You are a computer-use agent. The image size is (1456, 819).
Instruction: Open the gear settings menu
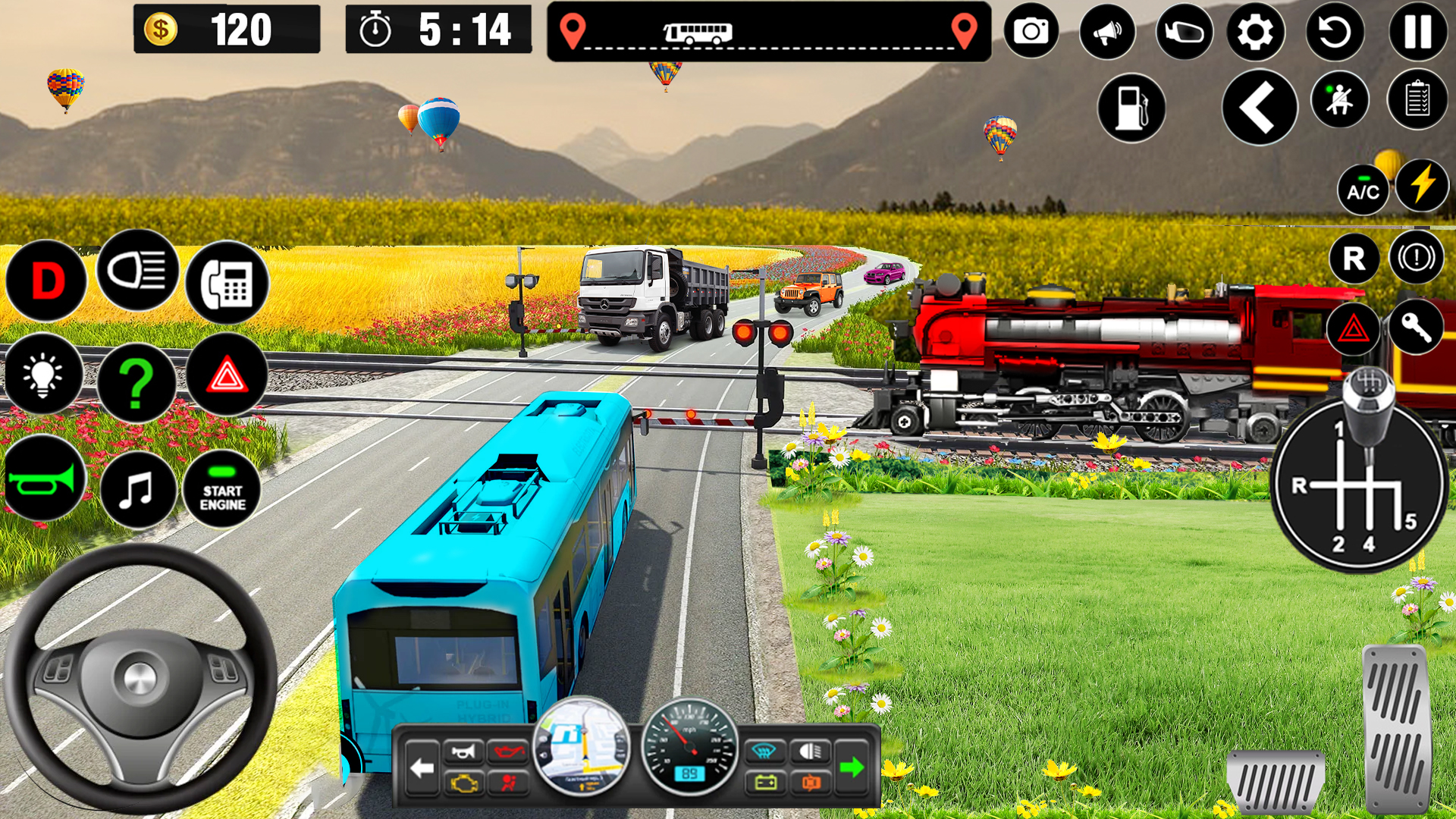tap(1256, 32)
